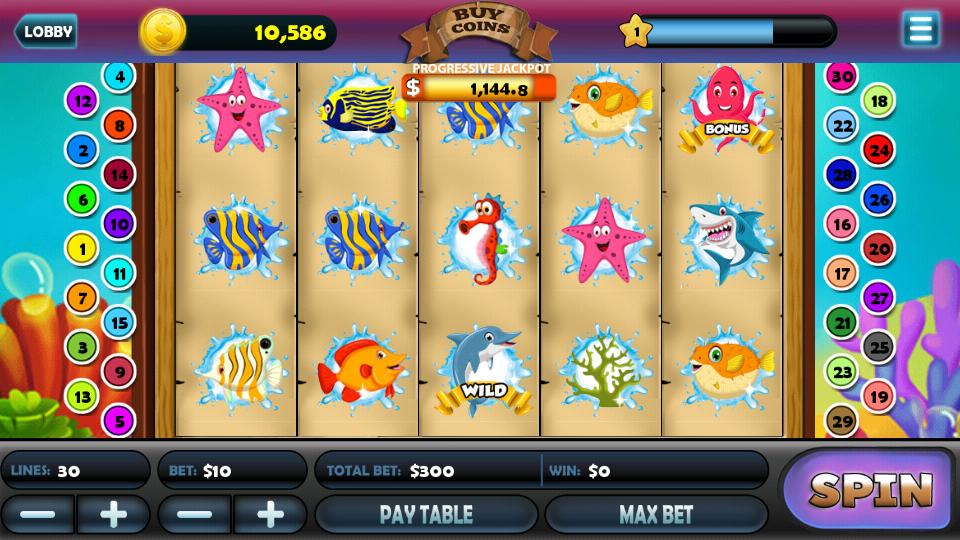Increase the number of lines

[113, 515]
